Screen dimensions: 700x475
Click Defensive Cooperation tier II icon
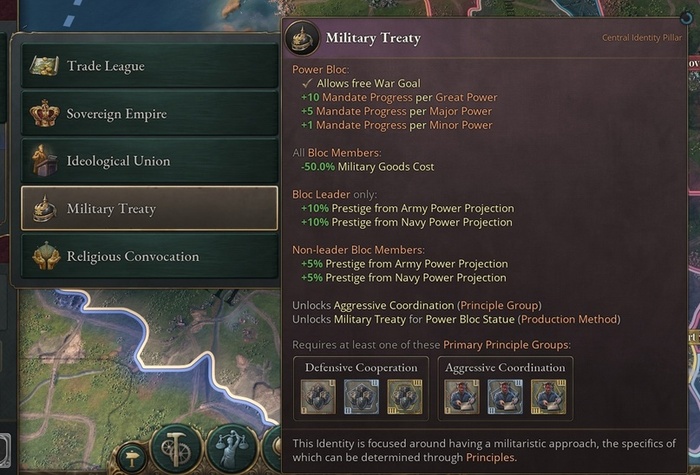361,397
